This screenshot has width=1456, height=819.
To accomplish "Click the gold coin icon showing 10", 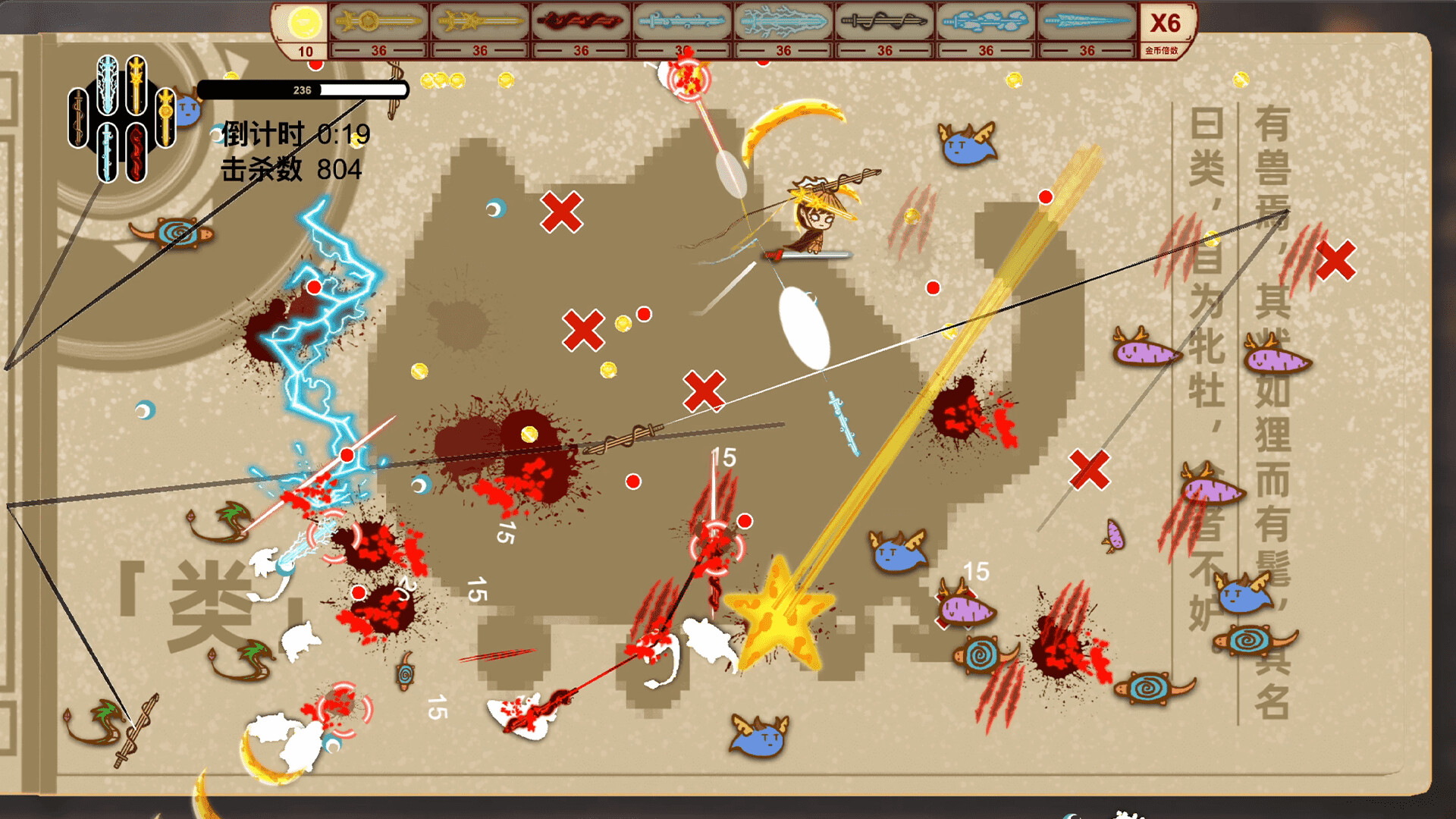I will point(303,23).
